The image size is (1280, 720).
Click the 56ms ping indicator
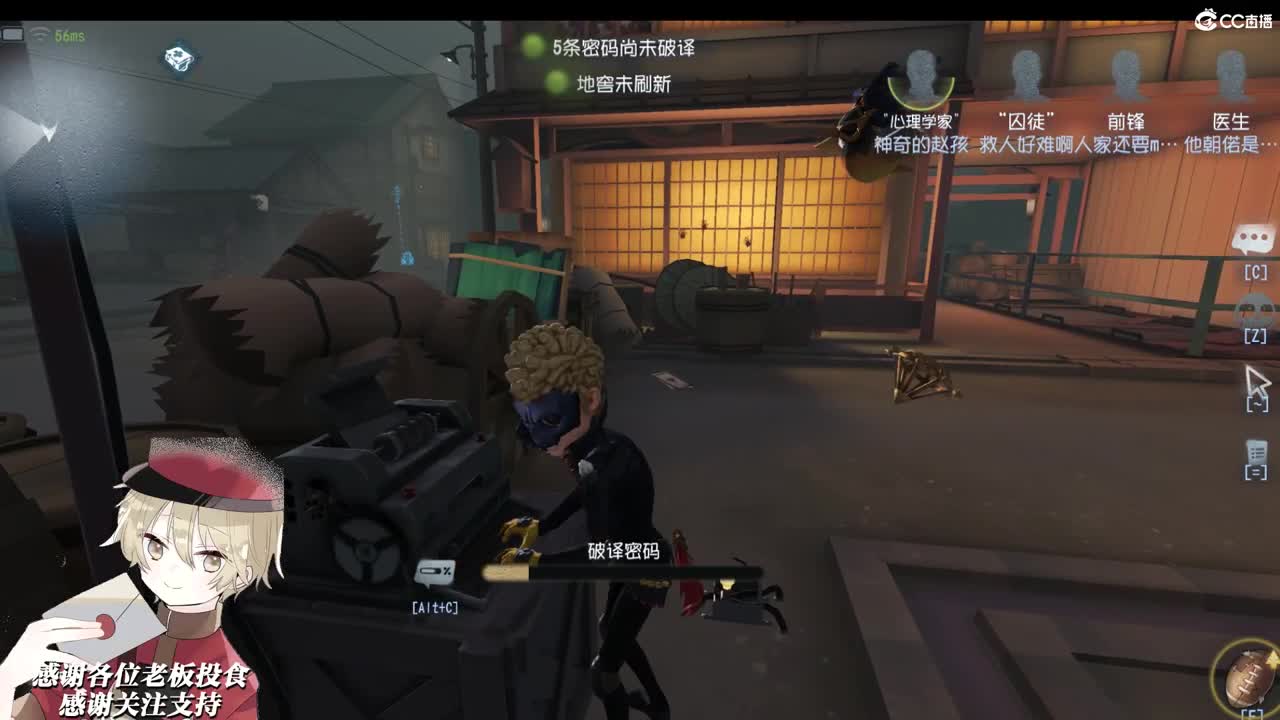tap(66, 33)
